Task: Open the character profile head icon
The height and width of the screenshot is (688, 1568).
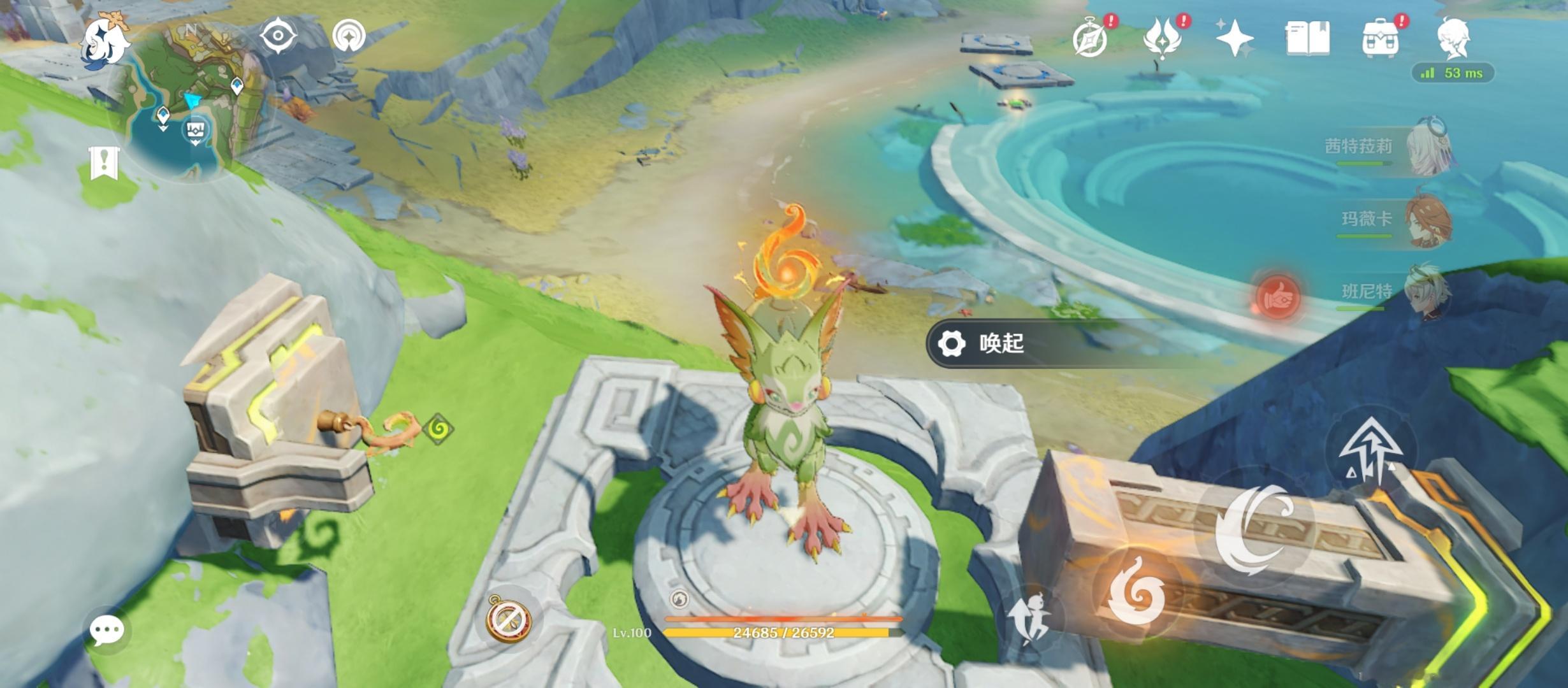Action: tap(1453, 38)
